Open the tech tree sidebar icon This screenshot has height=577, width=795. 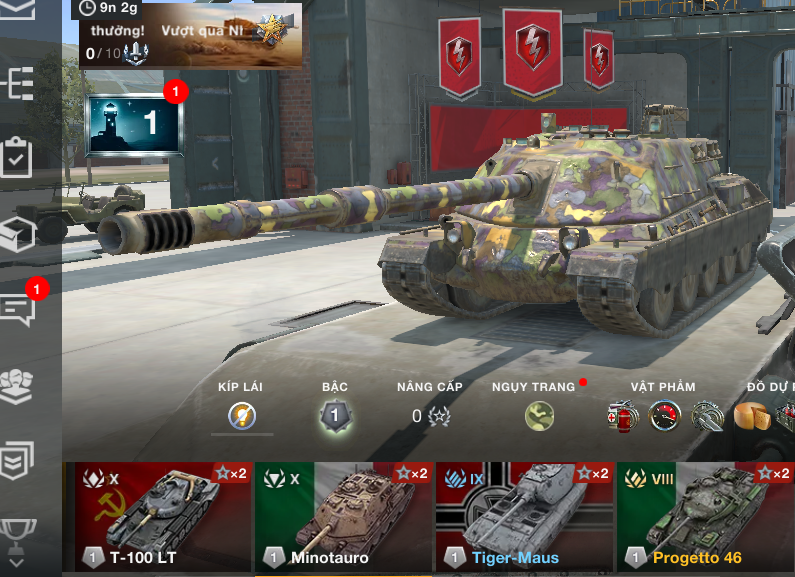click(19, 84)
